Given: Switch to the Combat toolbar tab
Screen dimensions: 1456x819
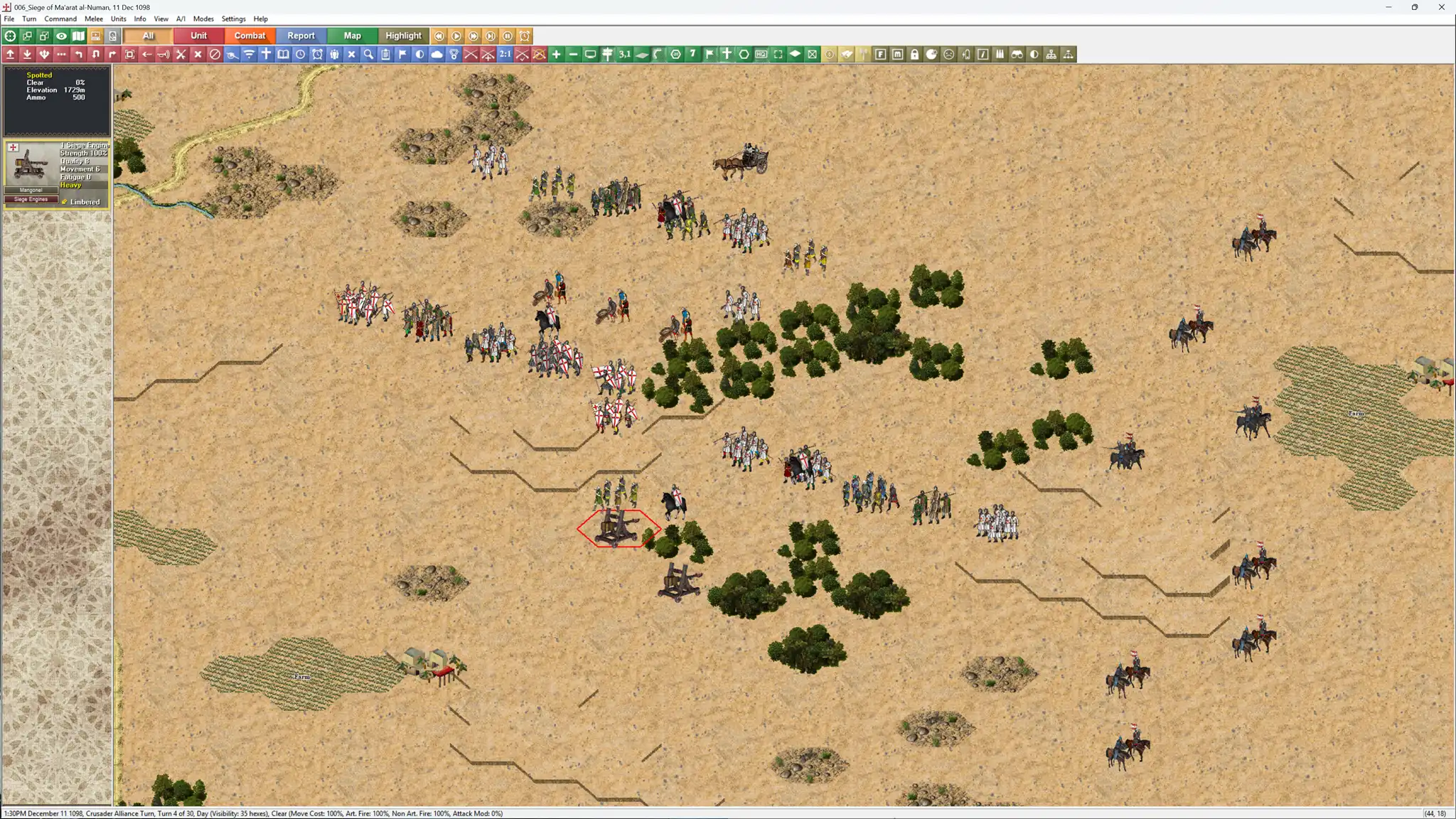Looking at the screenshot, I should tap(250, 35).
